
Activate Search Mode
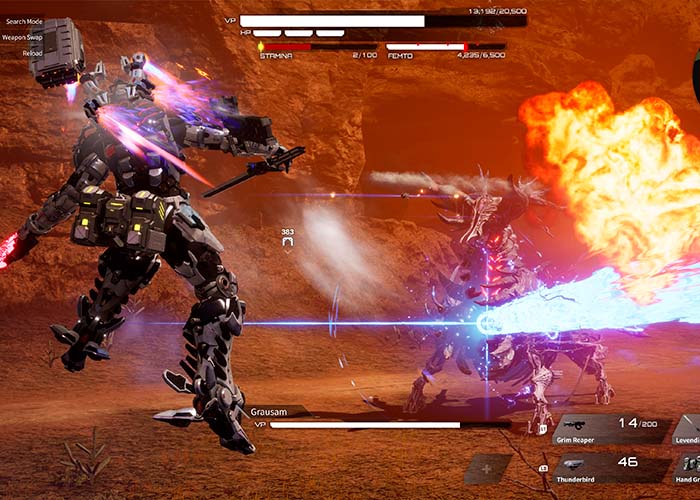pyautogui.click(x=23, y=21)
